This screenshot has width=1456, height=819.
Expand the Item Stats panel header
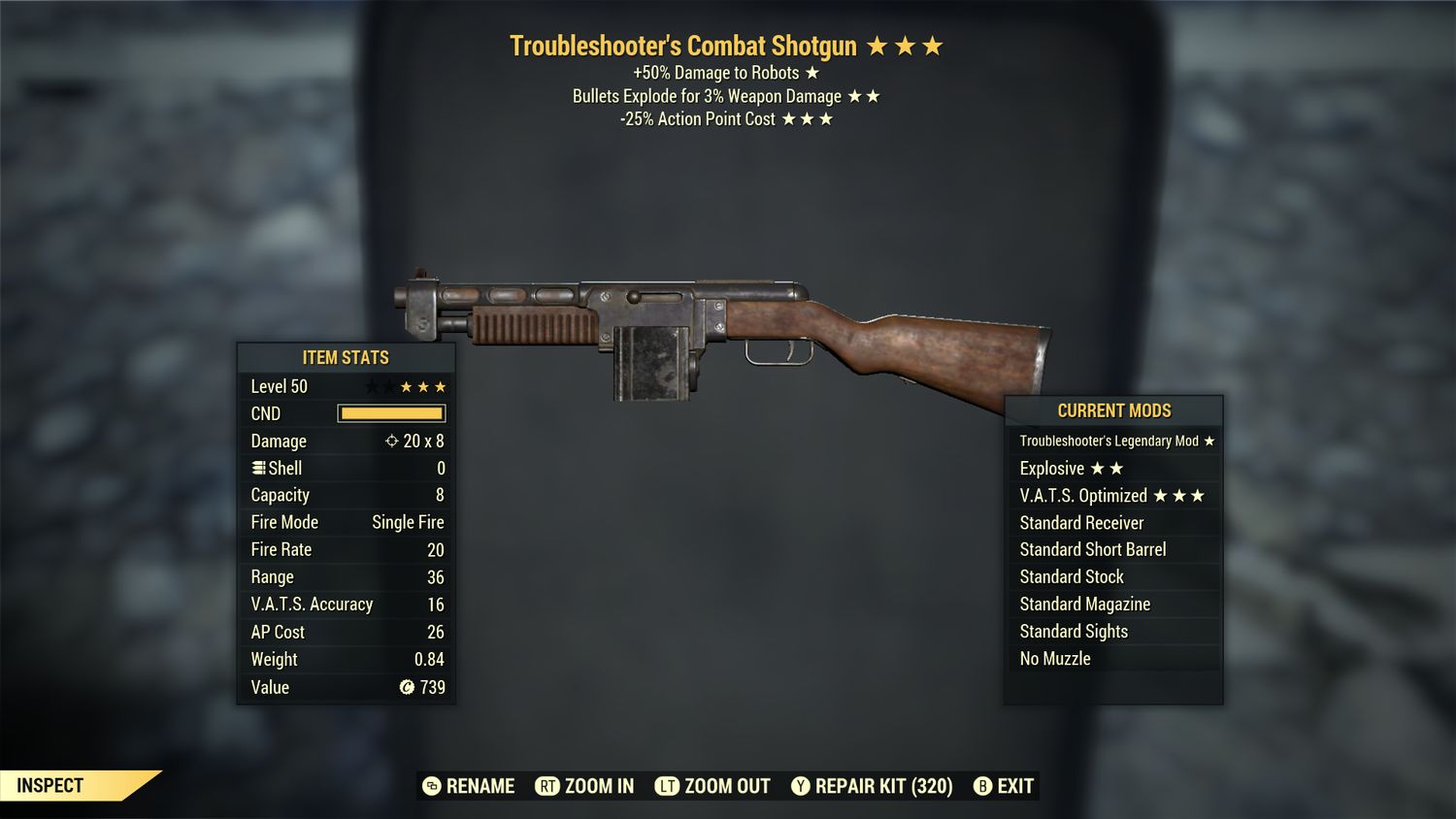pyautogui.click(x=345, y=357)
